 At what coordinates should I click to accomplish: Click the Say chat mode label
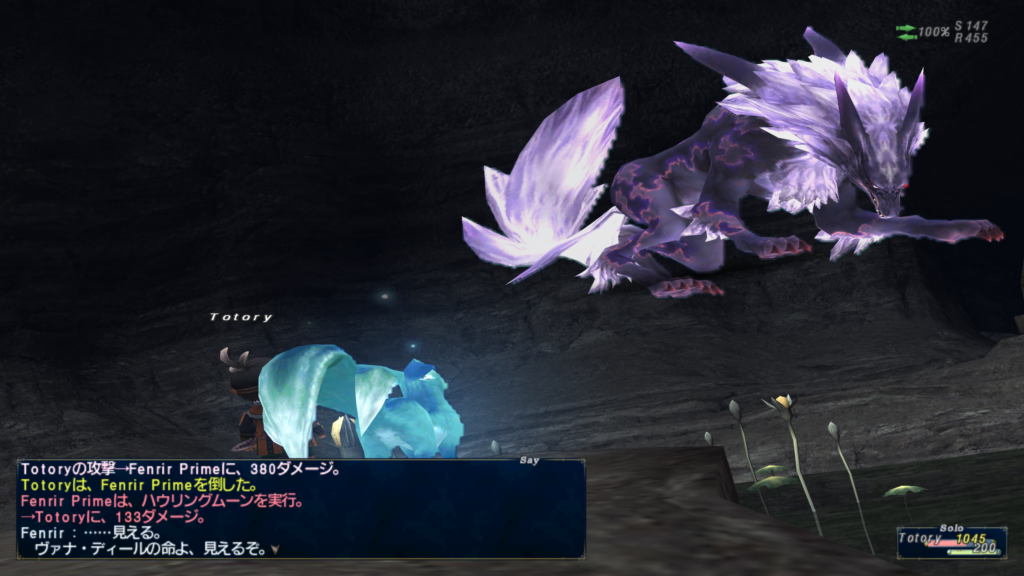[529, 460]
